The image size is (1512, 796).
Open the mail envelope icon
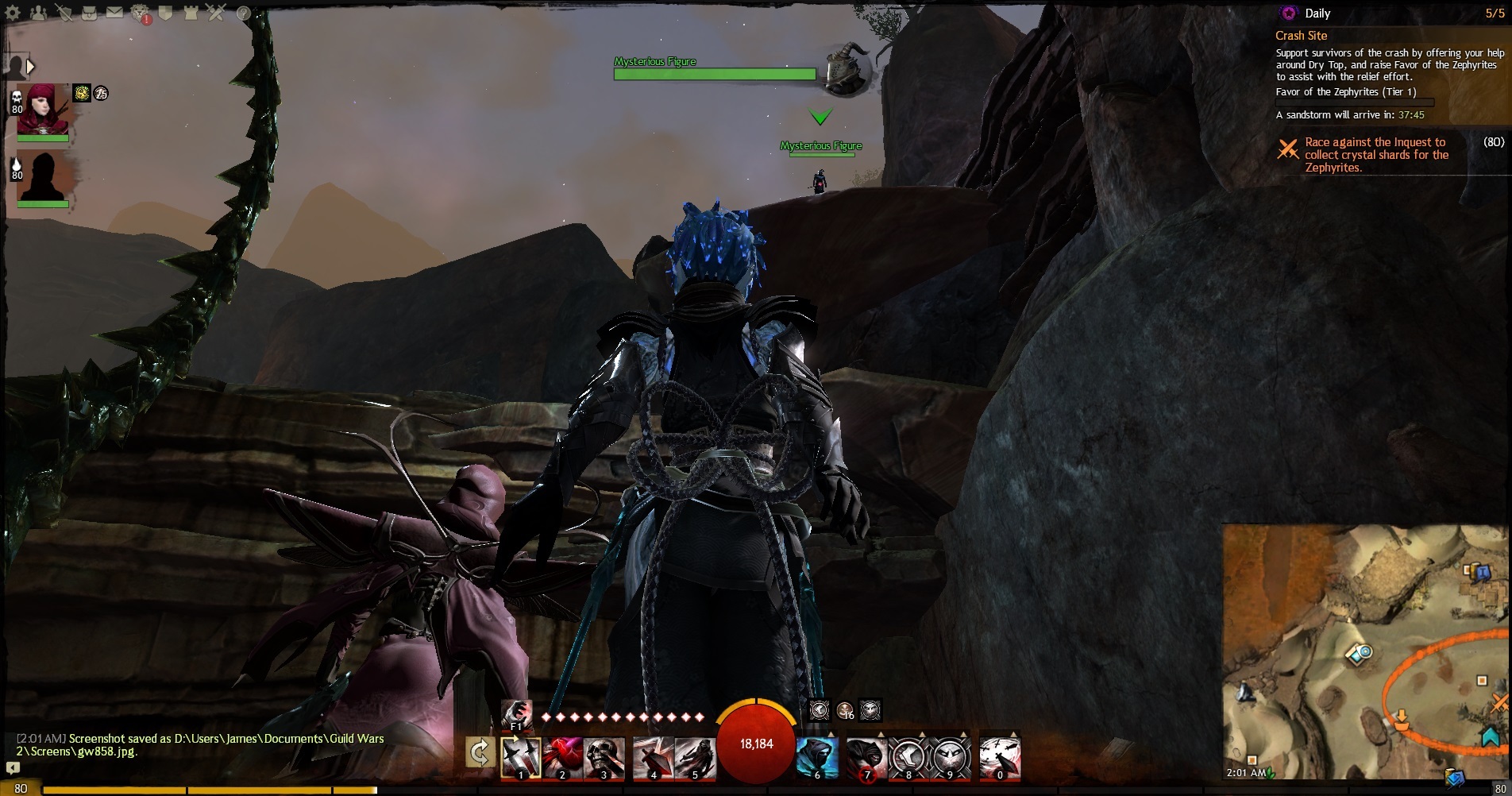pos(114,13)
